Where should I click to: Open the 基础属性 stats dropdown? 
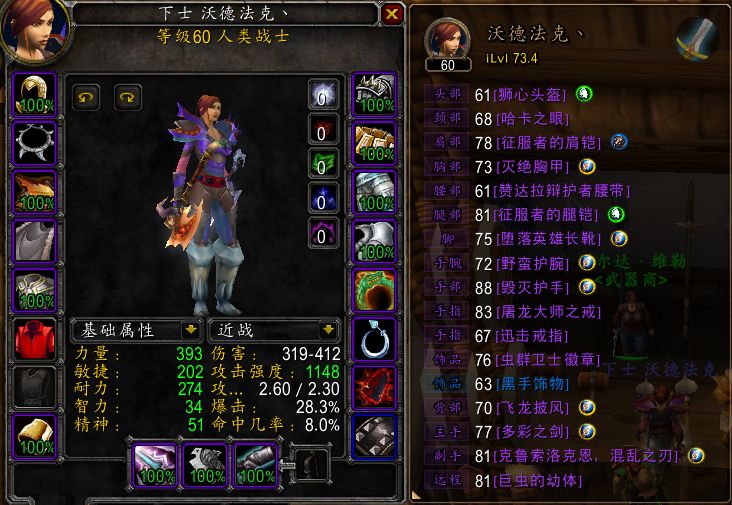coord(189,329)
